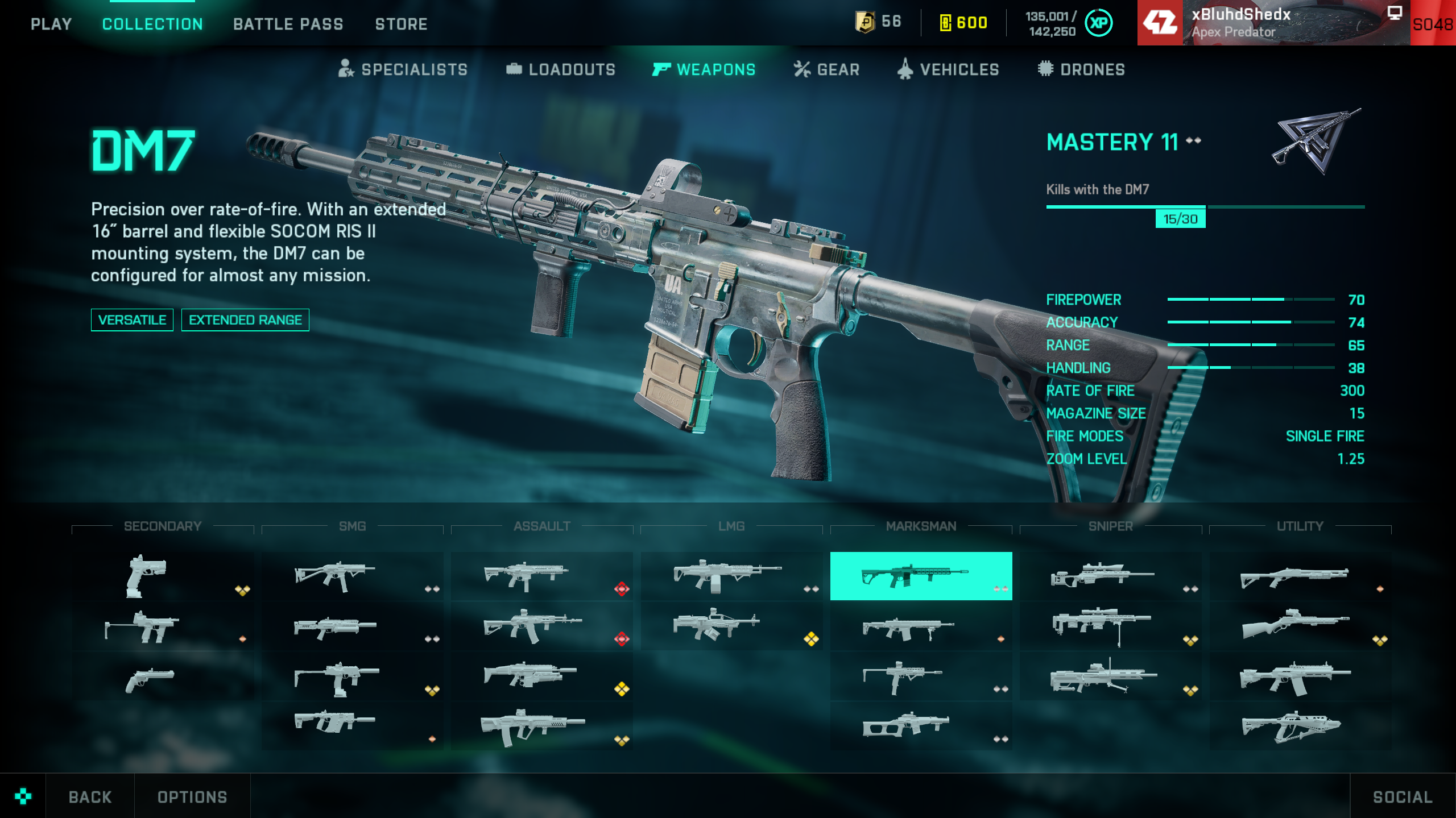Image resolution: width=1456 pixels, height=818 pixels.
Task: Open the Loadouts category
Action: point(561,69)
